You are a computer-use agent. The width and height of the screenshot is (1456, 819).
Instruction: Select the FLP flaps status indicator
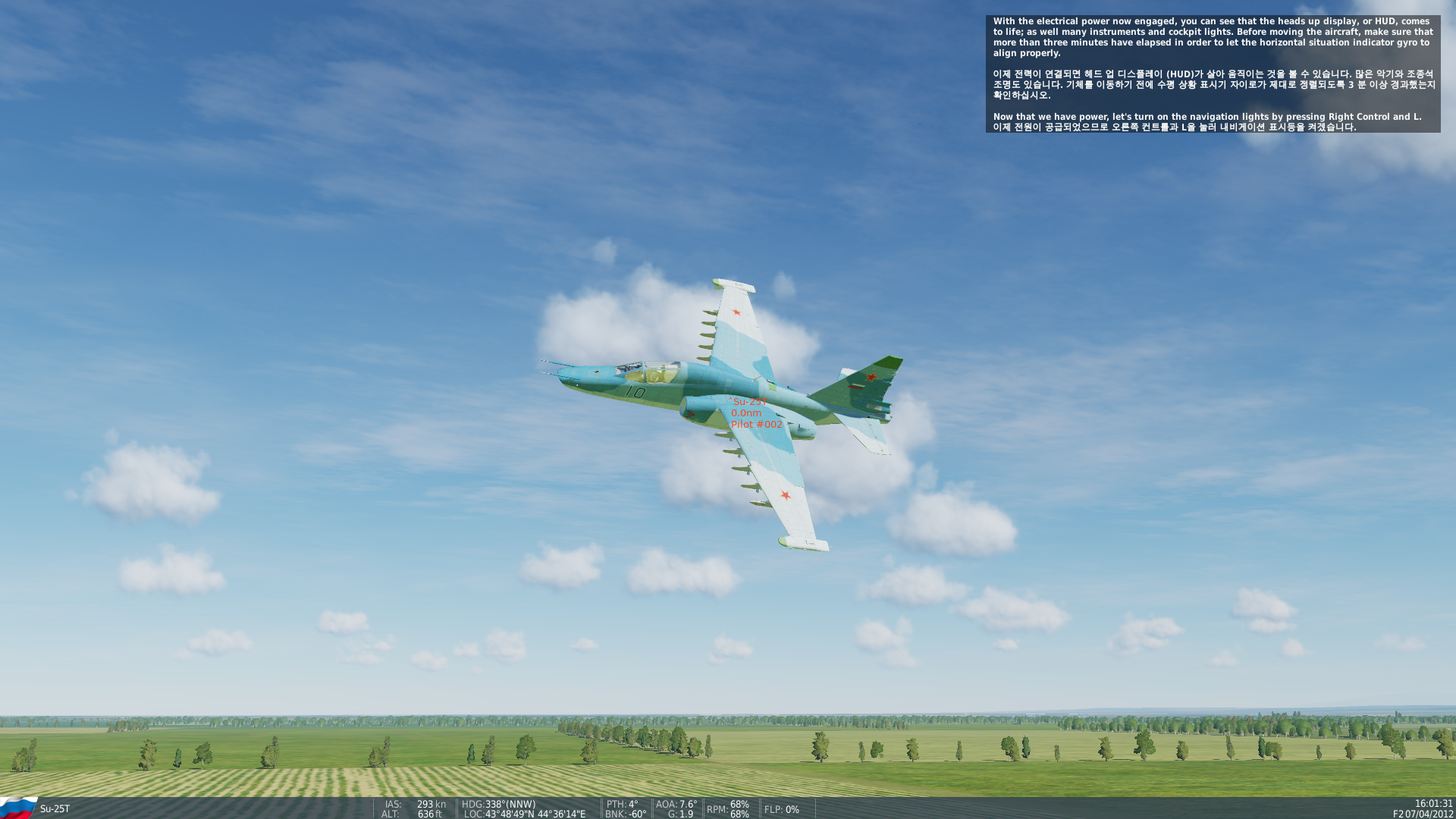(781, 810)
